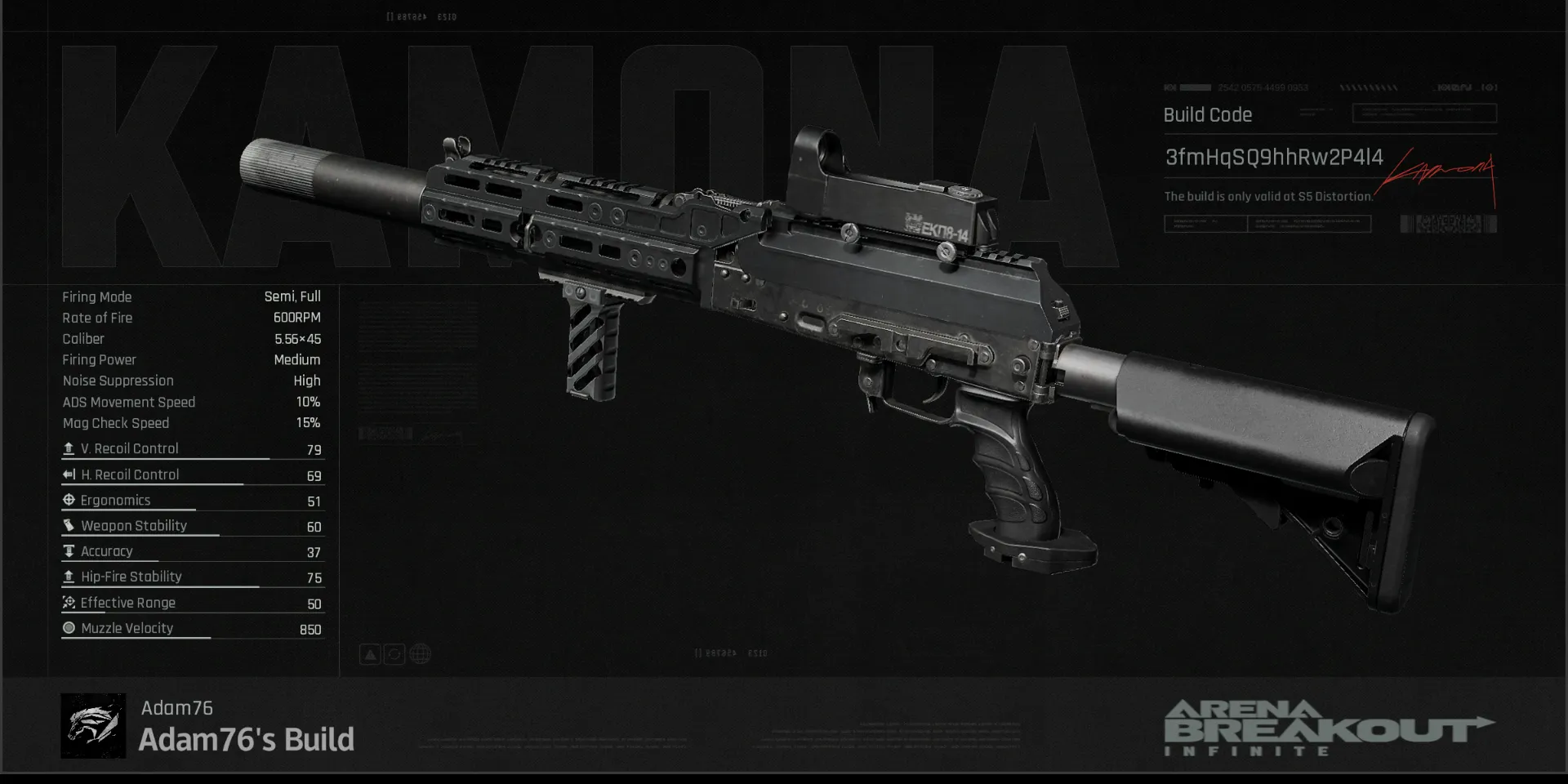Expand the Build Code panel

(x=1207, y=114)
